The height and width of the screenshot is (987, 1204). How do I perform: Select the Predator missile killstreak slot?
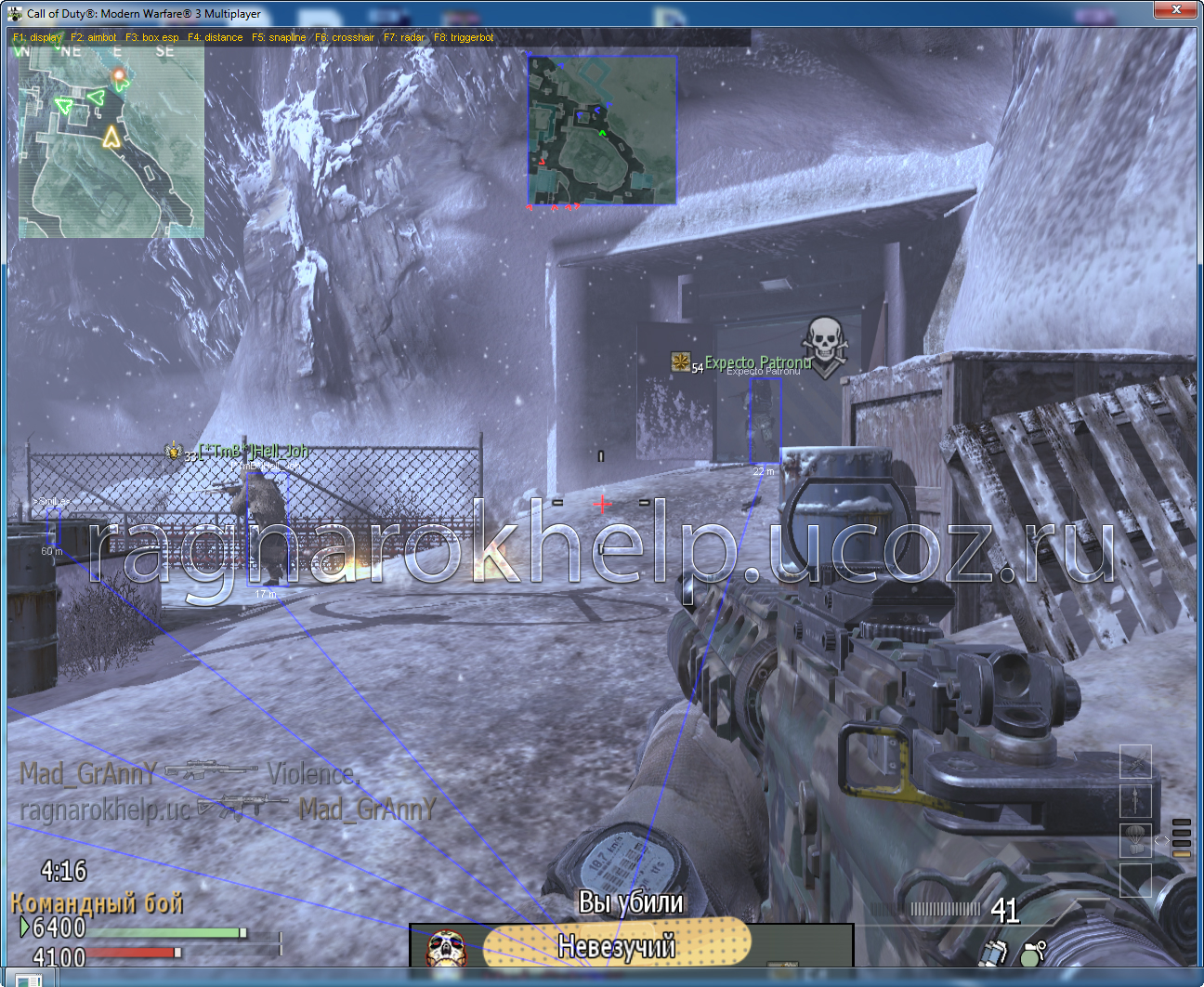click(x=1135, y=800)
